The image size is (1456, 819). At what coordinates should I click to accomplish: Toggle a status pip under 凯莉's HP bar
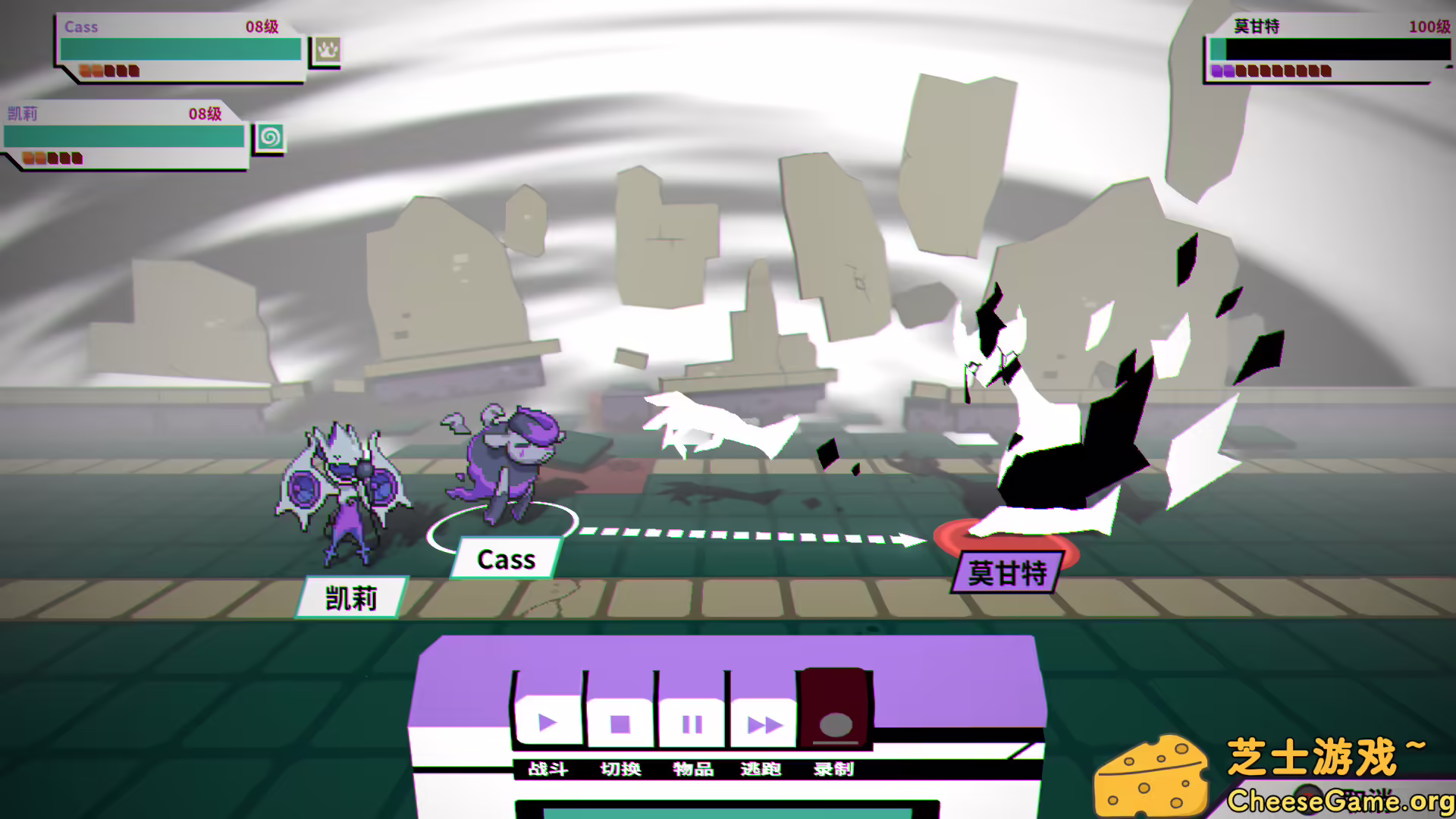pyautogui.click(x=28, y=158)
